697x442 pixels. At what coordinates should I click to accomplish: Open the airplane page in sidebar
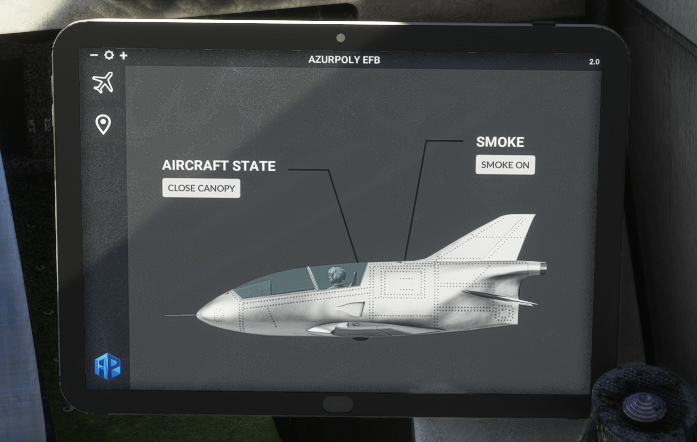click(102, 83)
